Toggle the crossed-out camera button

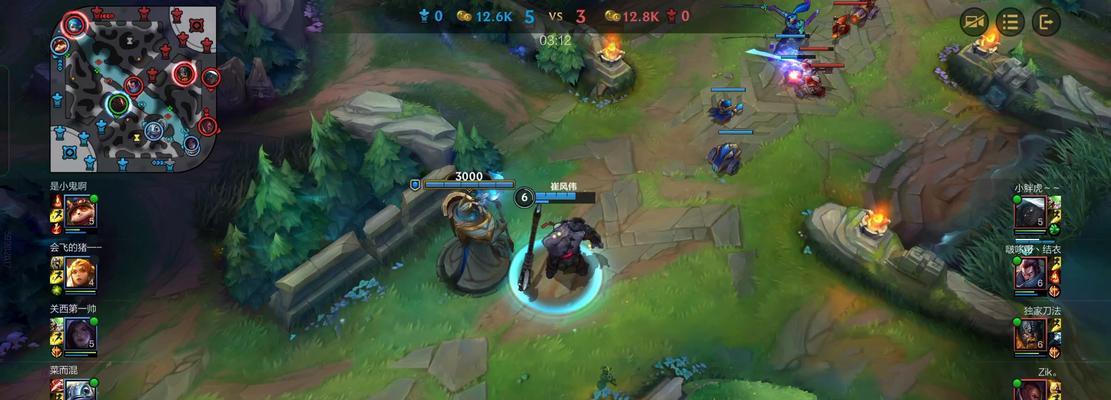(974, 21)
